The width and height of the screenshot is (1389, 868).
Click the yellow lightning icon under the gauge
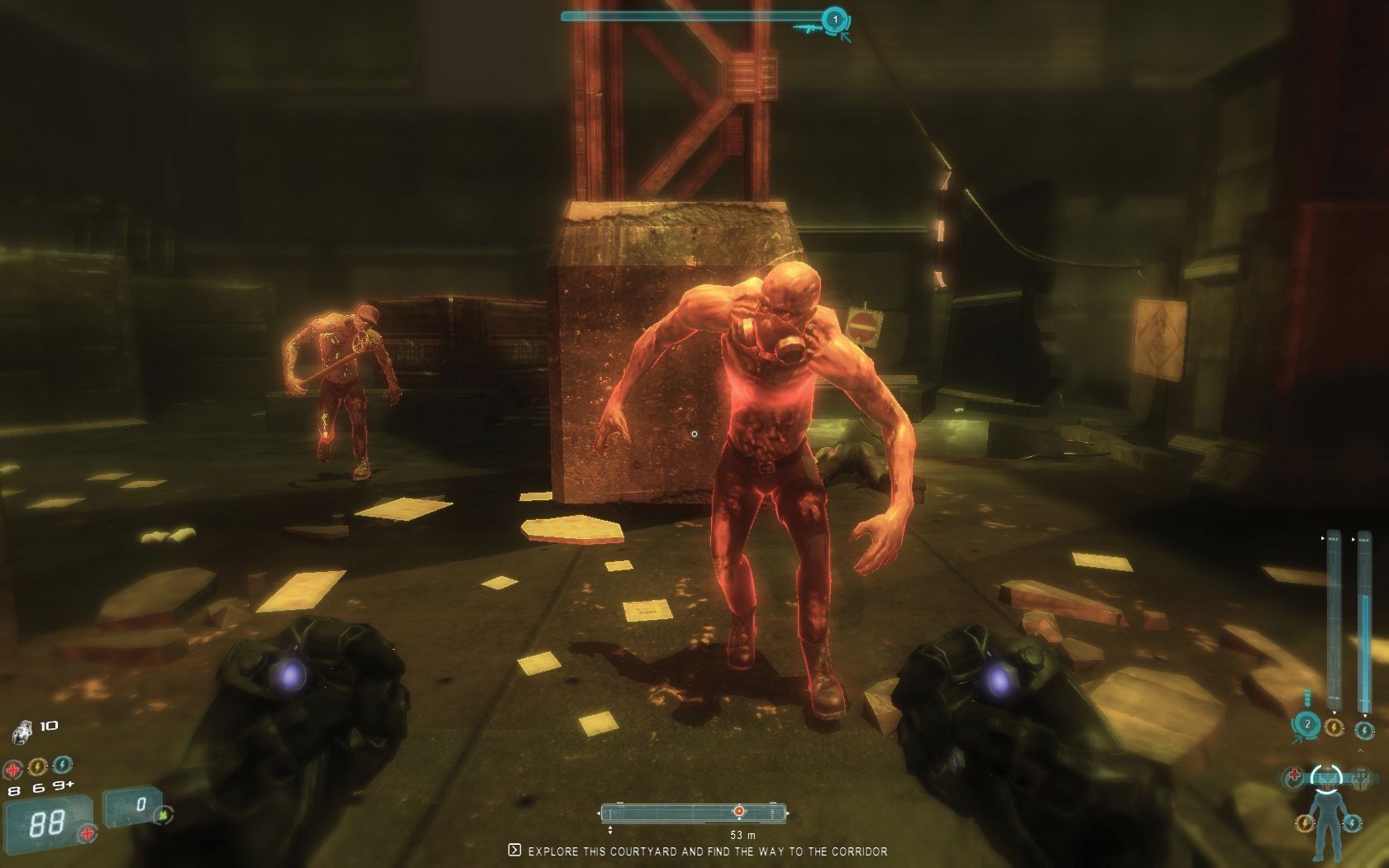[x=1334, y=727]
